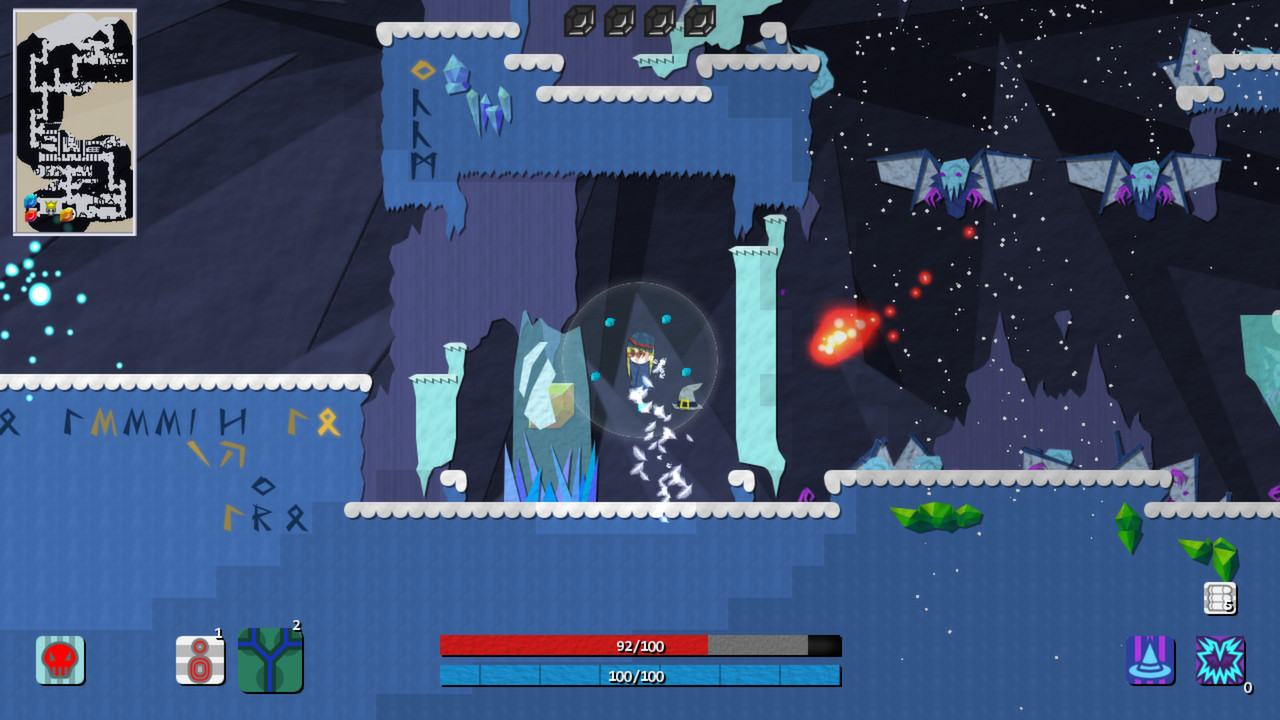Select the orange gem marker on the minimap
The image size is (1280, 720).
(67, 215)
